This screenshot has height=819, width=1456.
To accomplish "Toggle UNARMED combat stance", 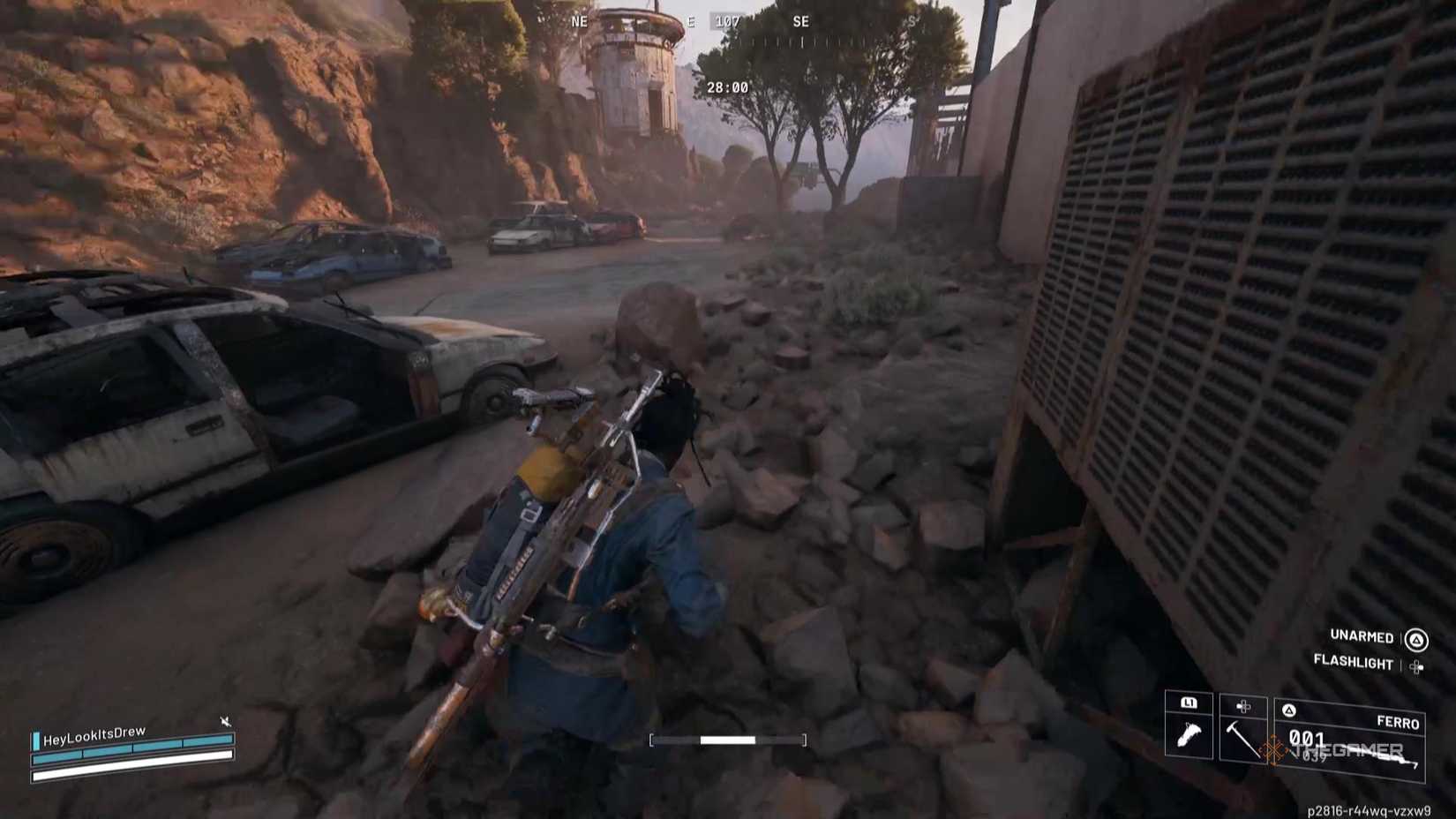I will tap(1361, 635).
